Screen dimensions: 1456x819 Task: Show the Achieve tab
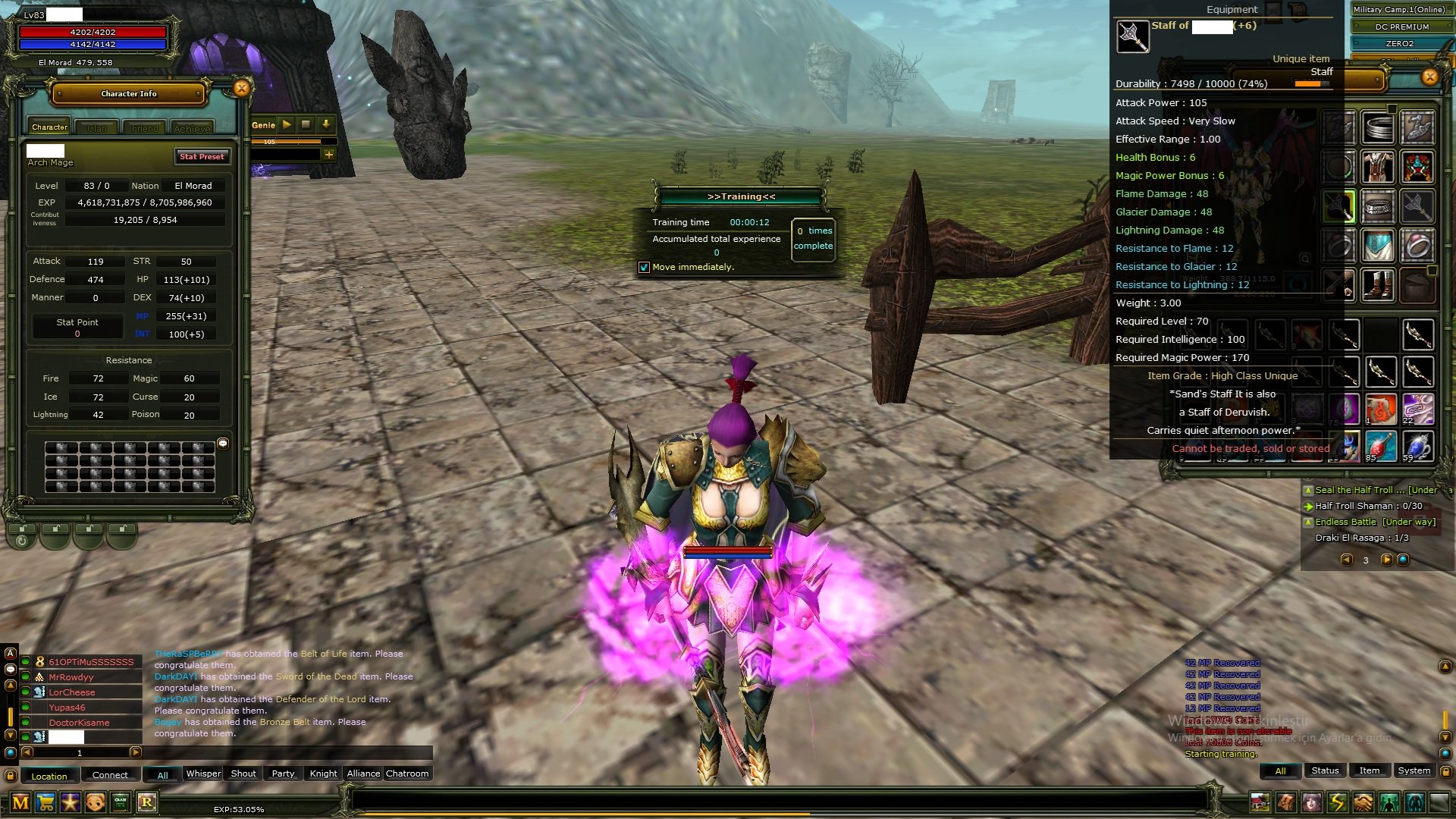click(x=192, y=128)
